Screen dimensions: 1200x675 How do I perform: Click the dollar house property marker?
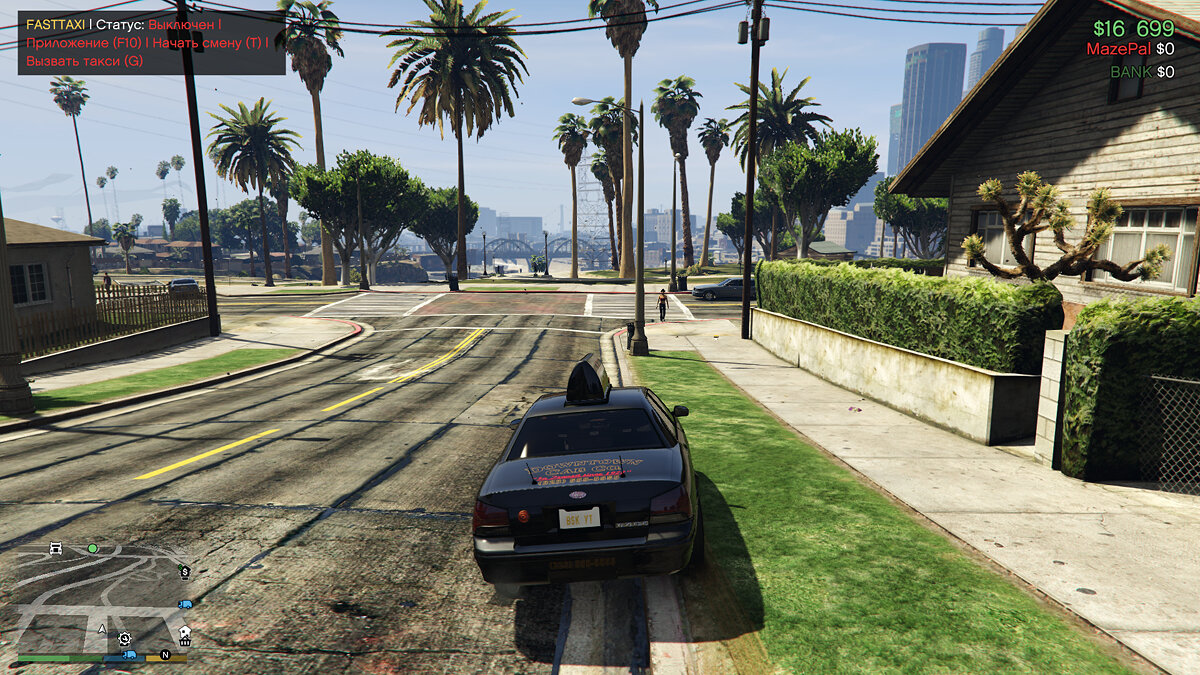click(184, 571)
